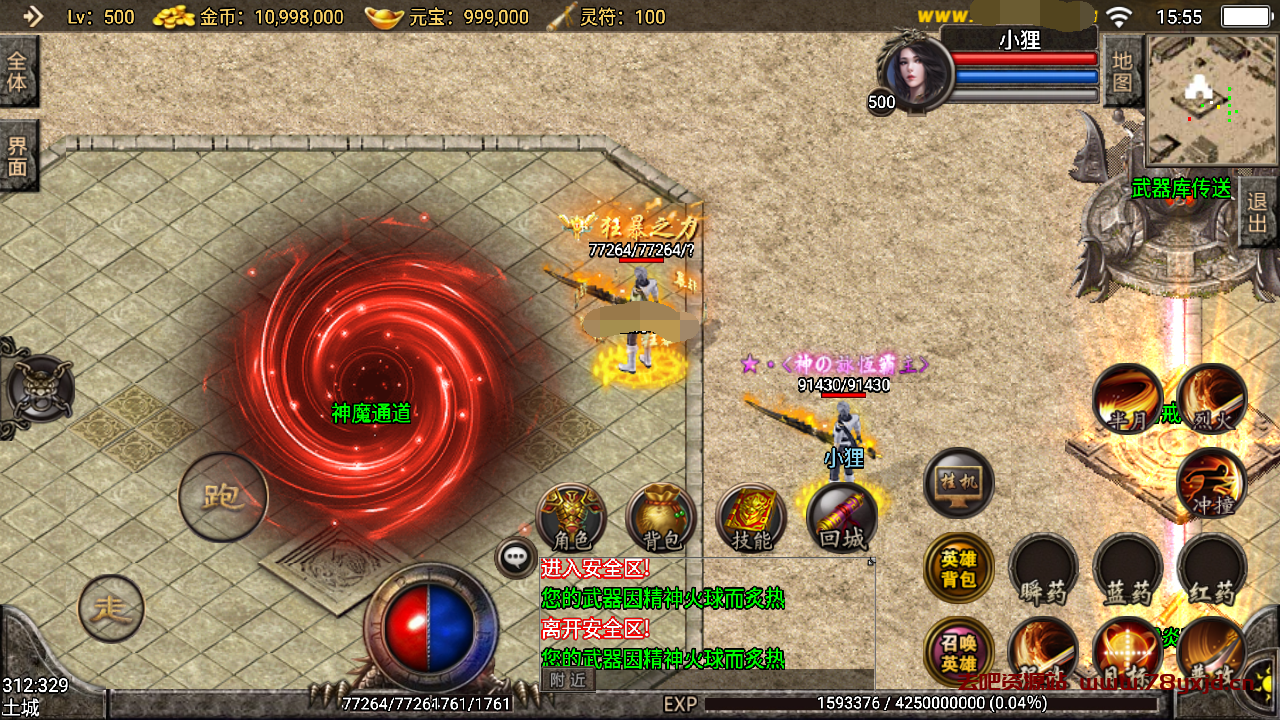Select the 蓝药 mana potion slot
Screen dimensions: 1280x720
pos(1127,568)
